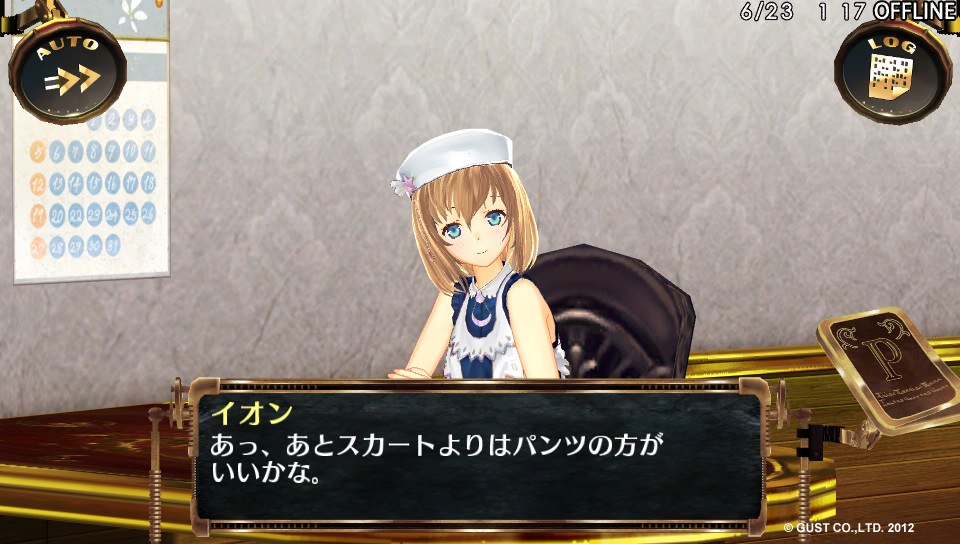Open the LOG dialogue history

(891, 70)
